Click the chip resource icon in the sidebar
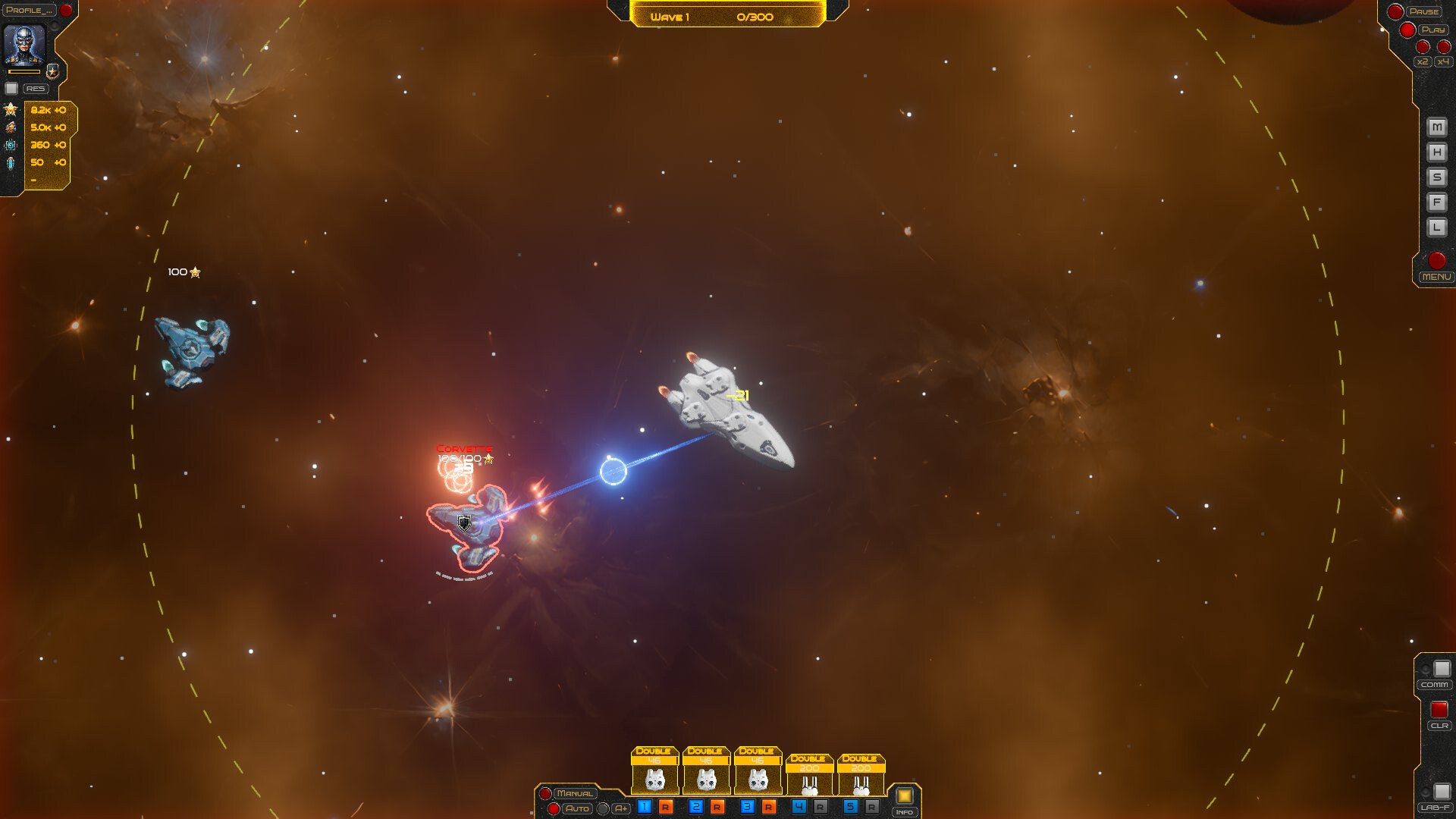1456x819 pixels. pyautogui.click(x=10, y=145)
